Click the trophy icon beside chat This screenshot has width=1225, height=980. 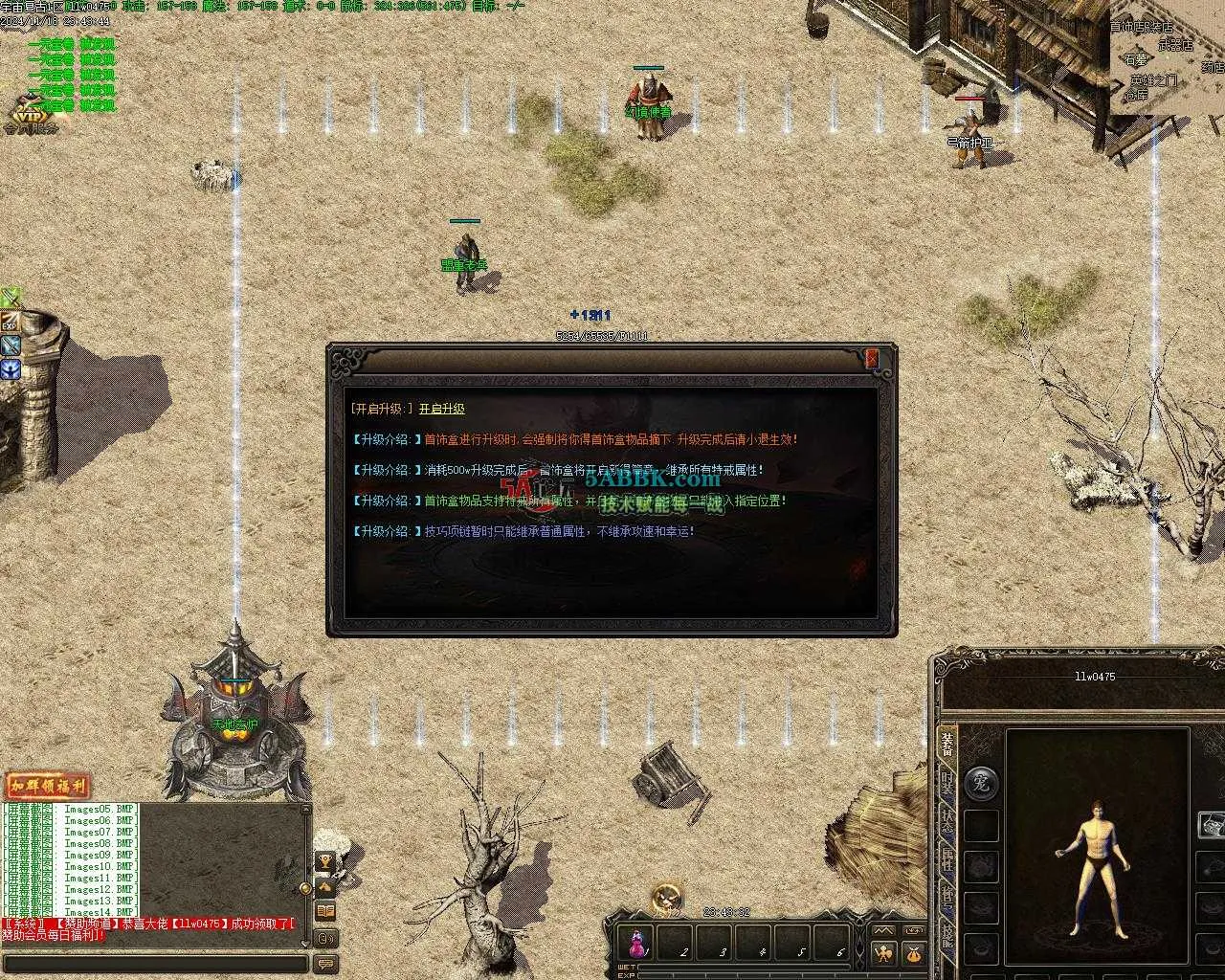pyautogui.click(x=325, y=863)
